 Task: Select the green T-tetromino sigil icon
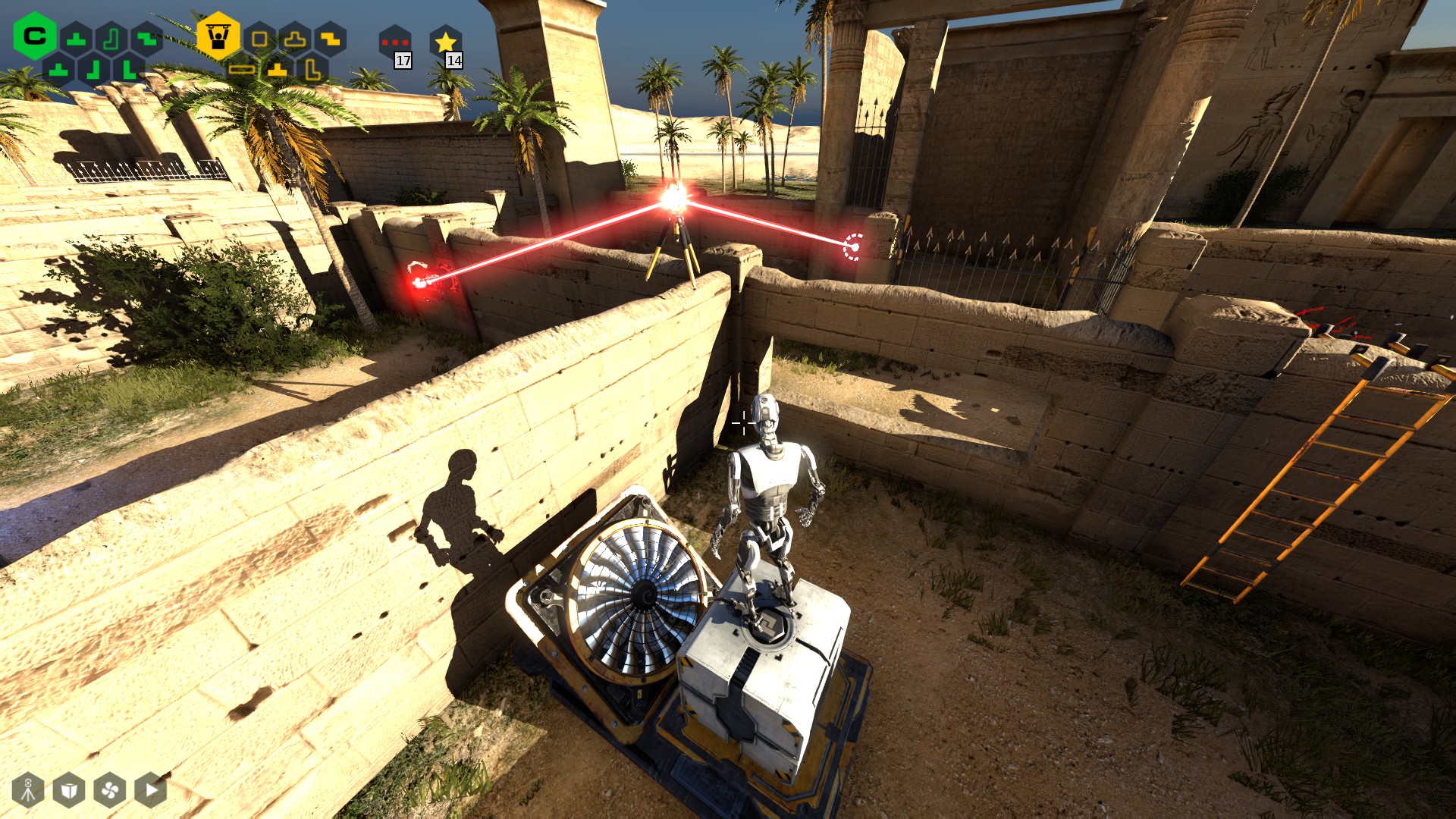tap(77, 39)
